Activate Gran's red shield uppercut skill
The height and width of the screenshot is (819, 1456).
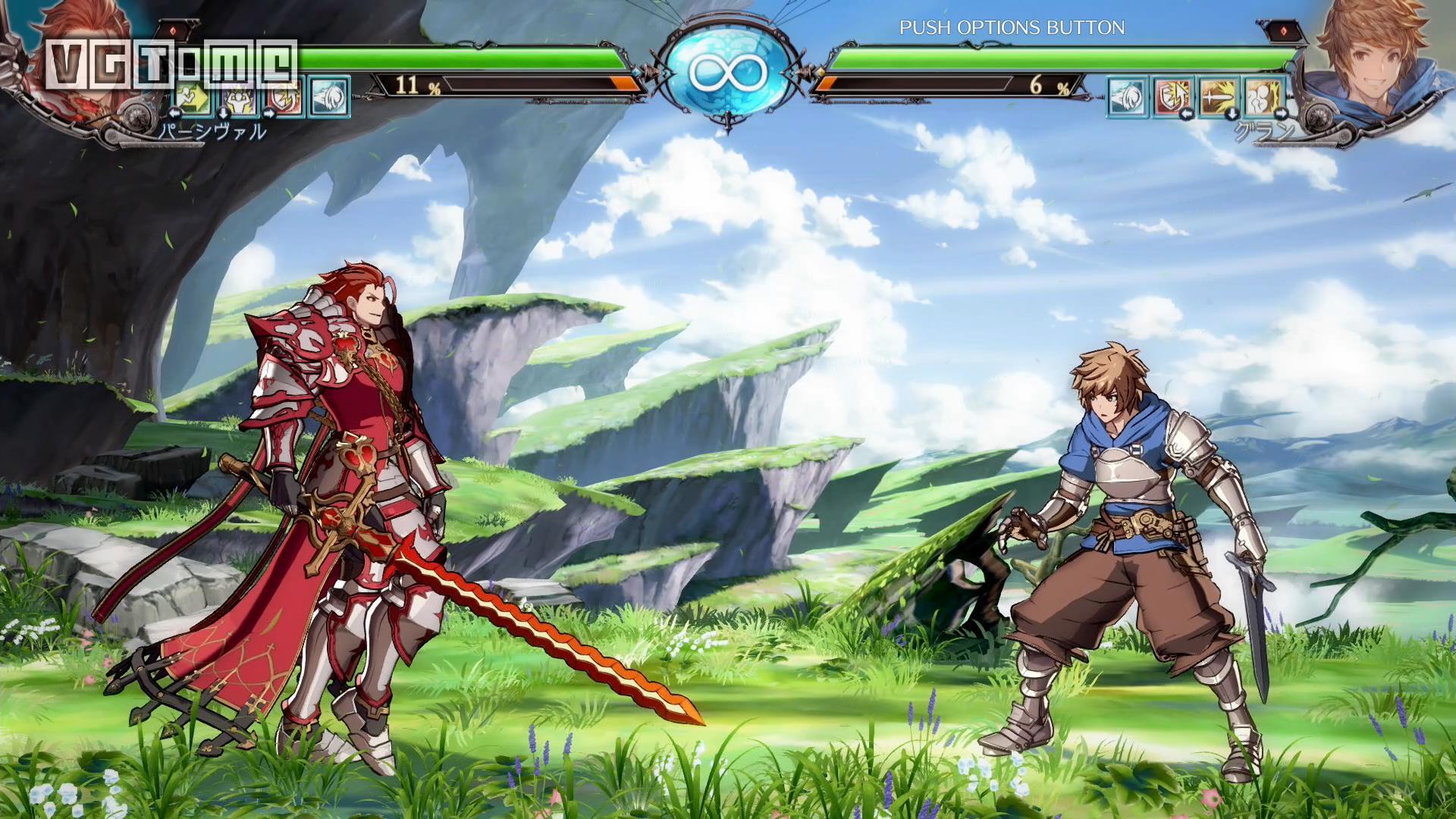pyautogui.click(x=1173, y=97)
